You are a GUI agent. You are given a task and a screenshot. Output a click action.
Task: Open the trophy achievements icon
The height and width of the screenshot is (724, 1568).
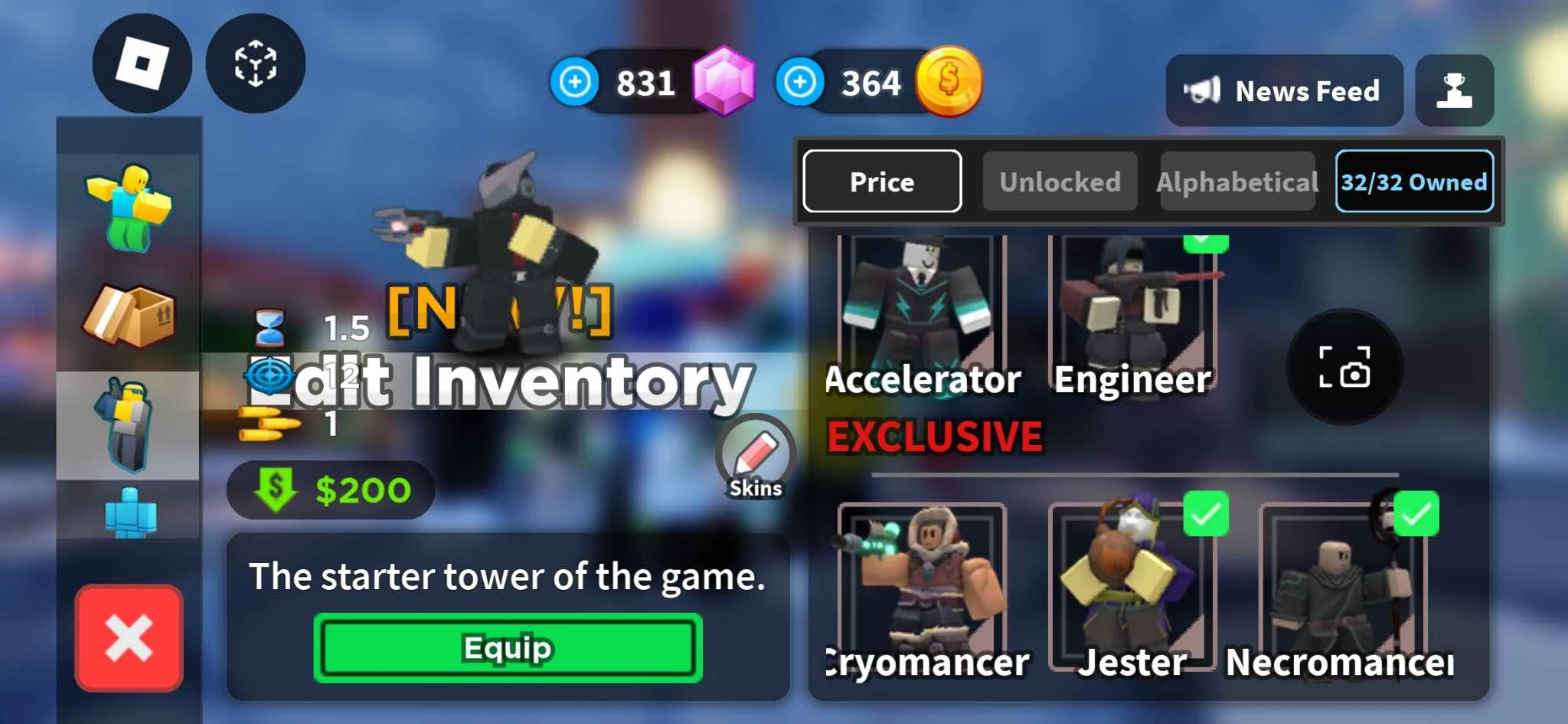[1455, 90]
